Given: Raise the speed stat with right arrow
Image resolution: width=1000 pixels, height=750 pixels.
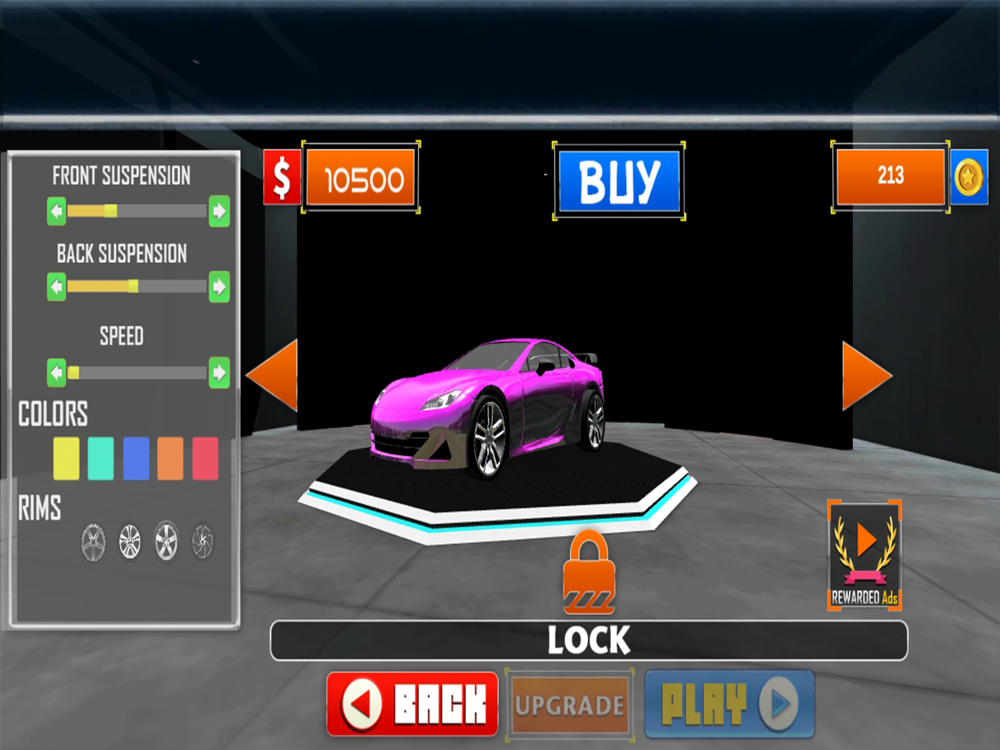Looking at the screenshot, I should point(219,373).
